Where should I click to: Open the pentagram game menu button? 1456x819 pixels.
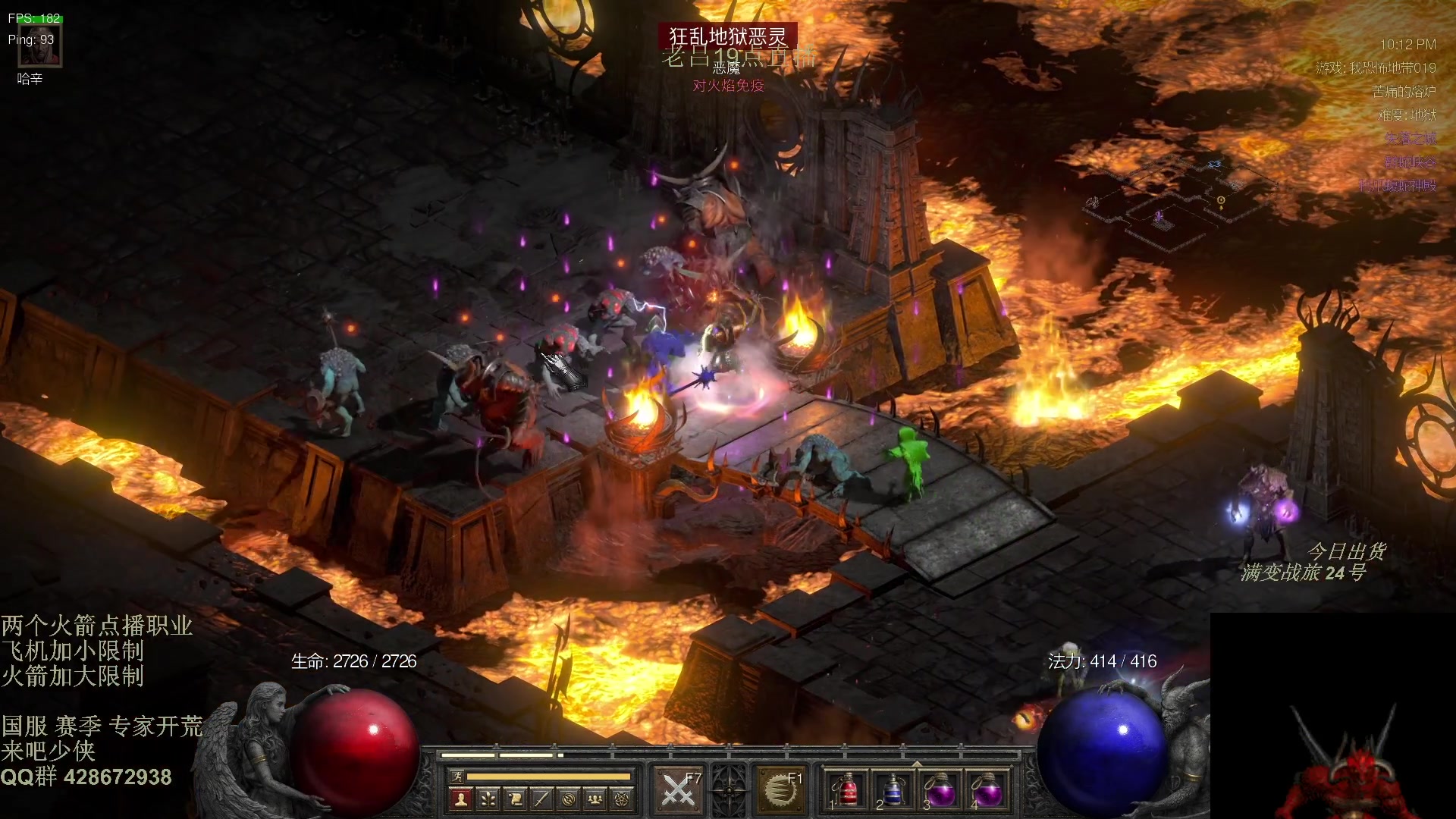622,799
